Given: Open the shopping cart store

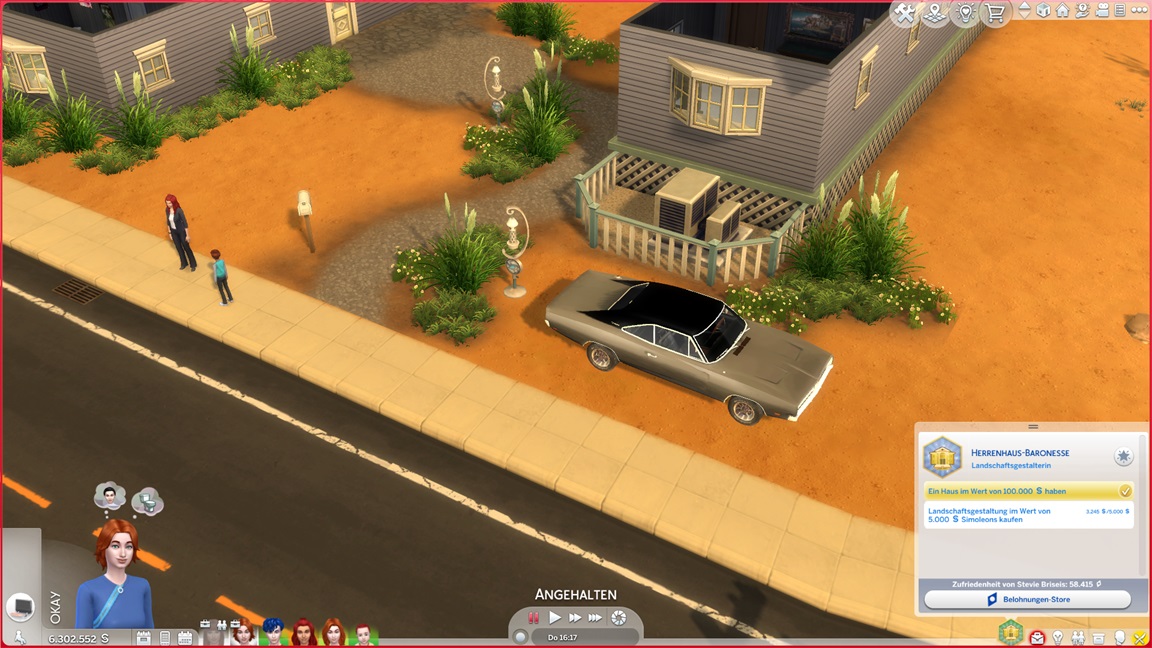Looking at the screenshot, I should pos(995,13).
